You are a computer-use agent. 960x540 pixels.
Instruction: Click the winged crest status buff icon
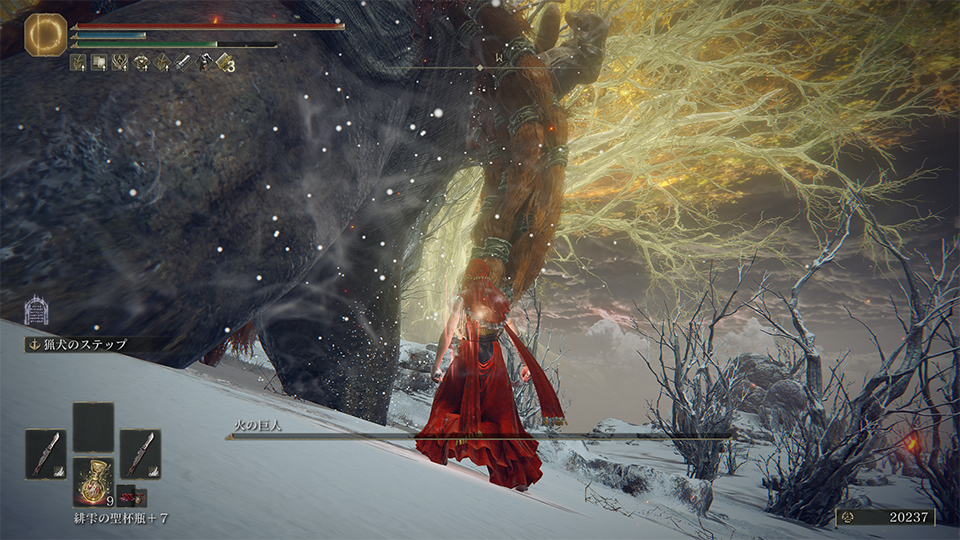pyautogui.click(x=121, y=63)
